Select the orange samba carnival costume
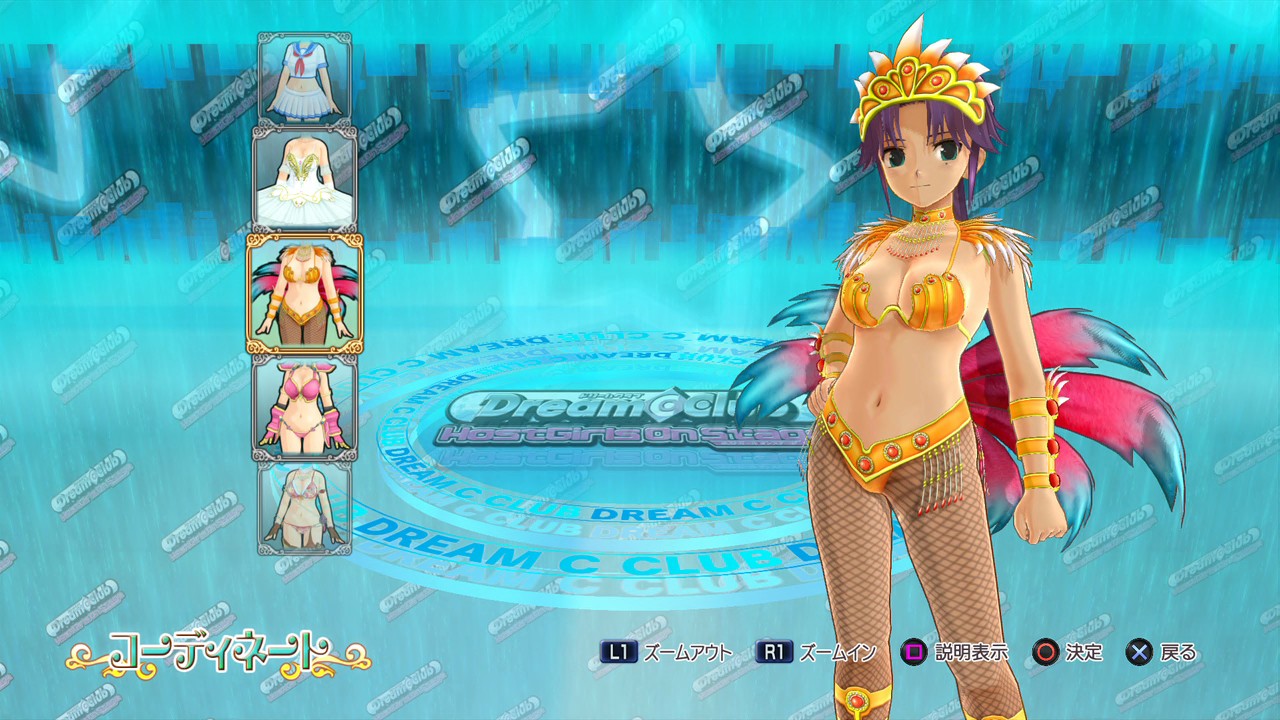The height and width of the screenshot is (720, 1280). [x=305, y=293]
